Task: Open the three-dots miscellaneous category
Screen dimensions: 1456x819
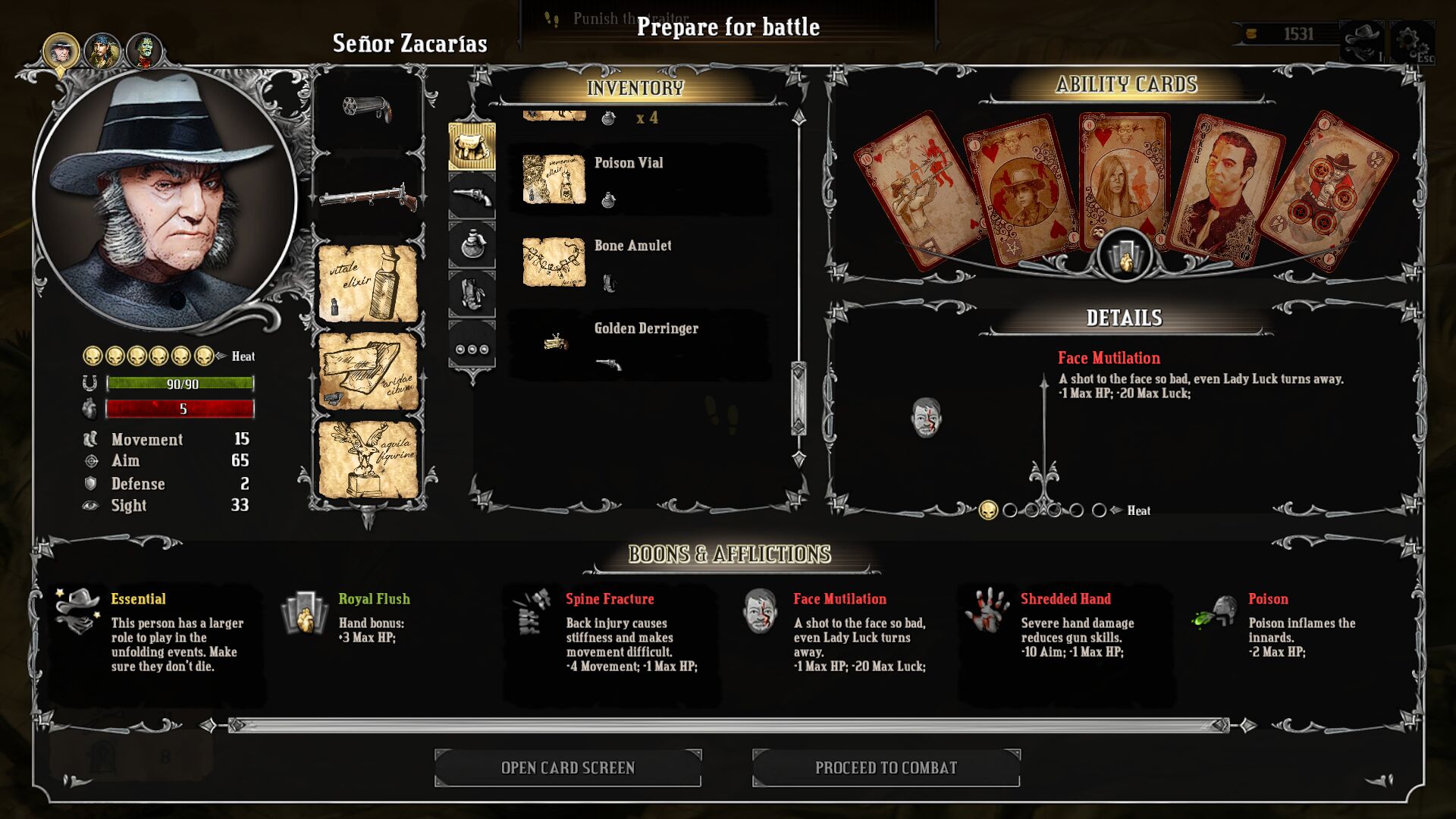Action: pyautogui.click(x=472, y=349)
